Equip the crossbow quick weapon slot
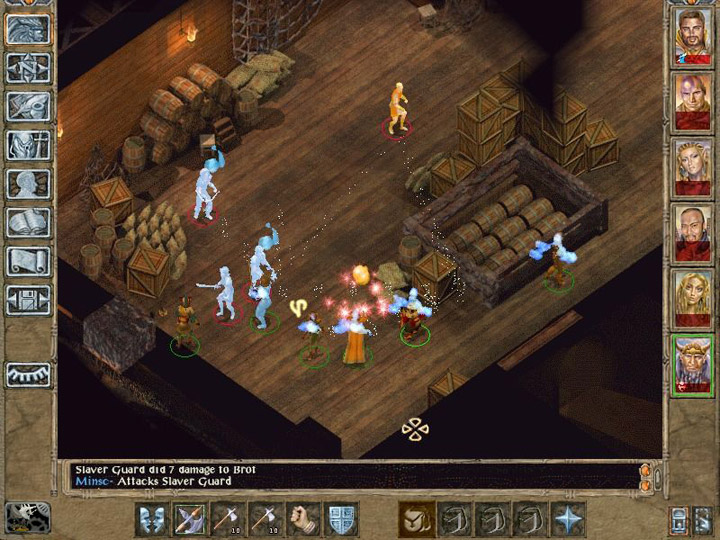The height and width of the screenshot is (540, 720). (190, 519)
